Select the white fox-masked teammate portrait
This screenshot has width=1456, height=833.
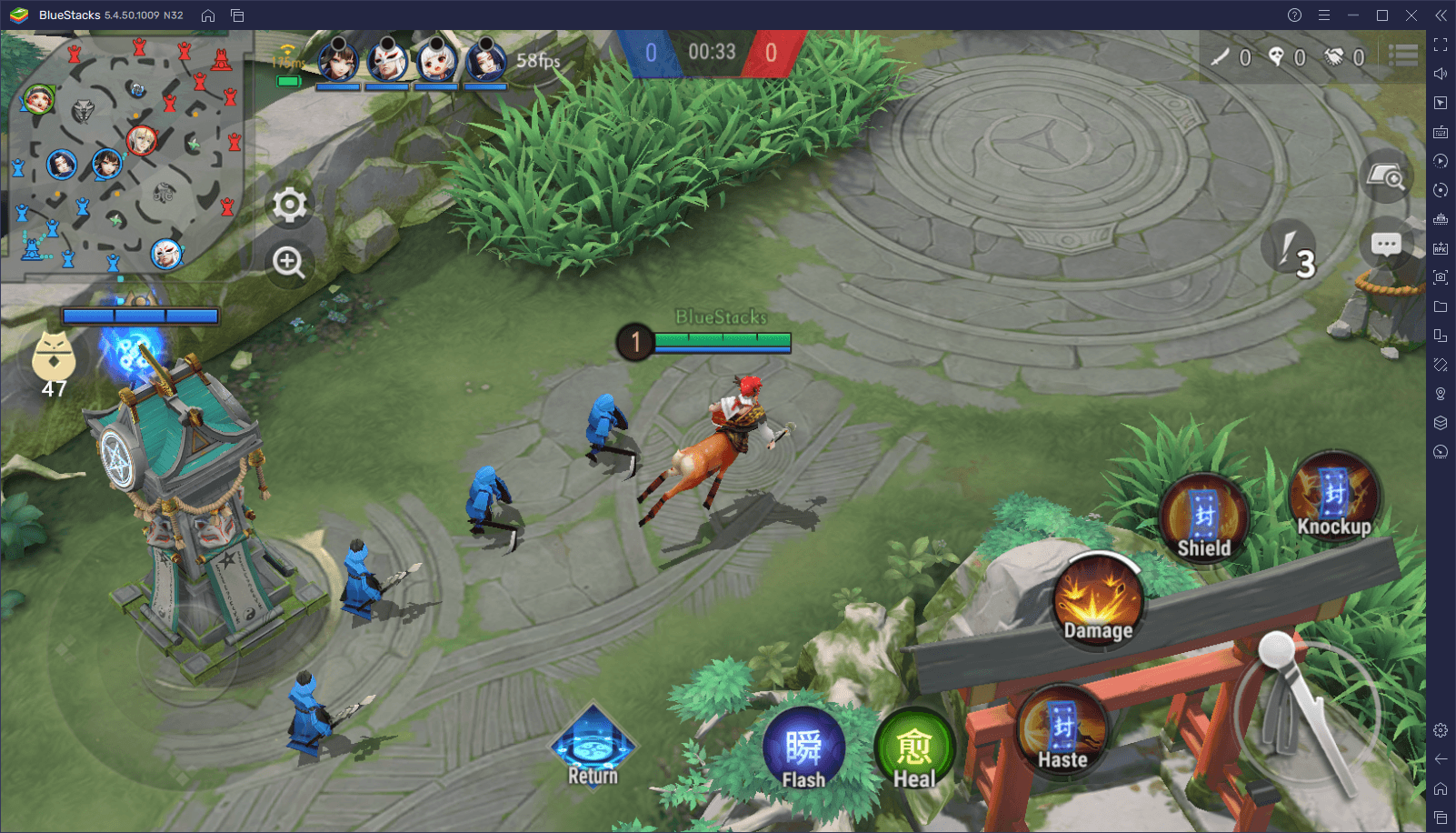[x=388, y=61]
